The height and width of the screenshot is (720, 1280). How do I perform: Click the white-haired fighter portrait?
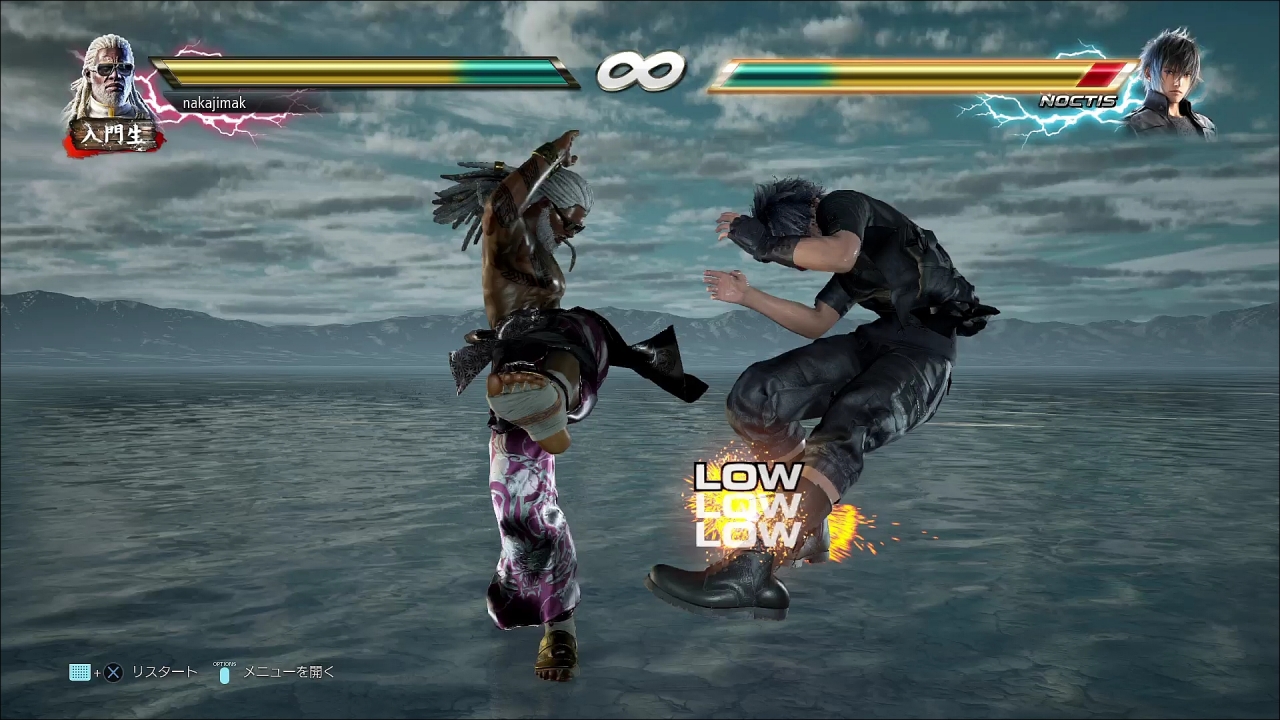pyautogui.click(x=110, y=78)
